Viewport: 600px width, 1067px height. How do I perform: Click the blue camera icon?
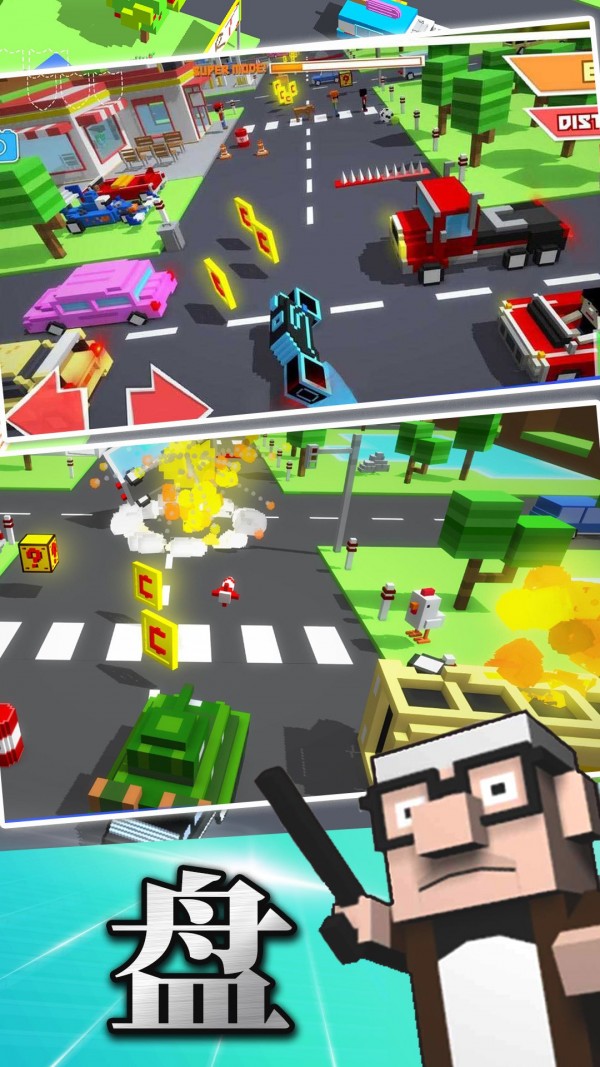coord(7,148)
